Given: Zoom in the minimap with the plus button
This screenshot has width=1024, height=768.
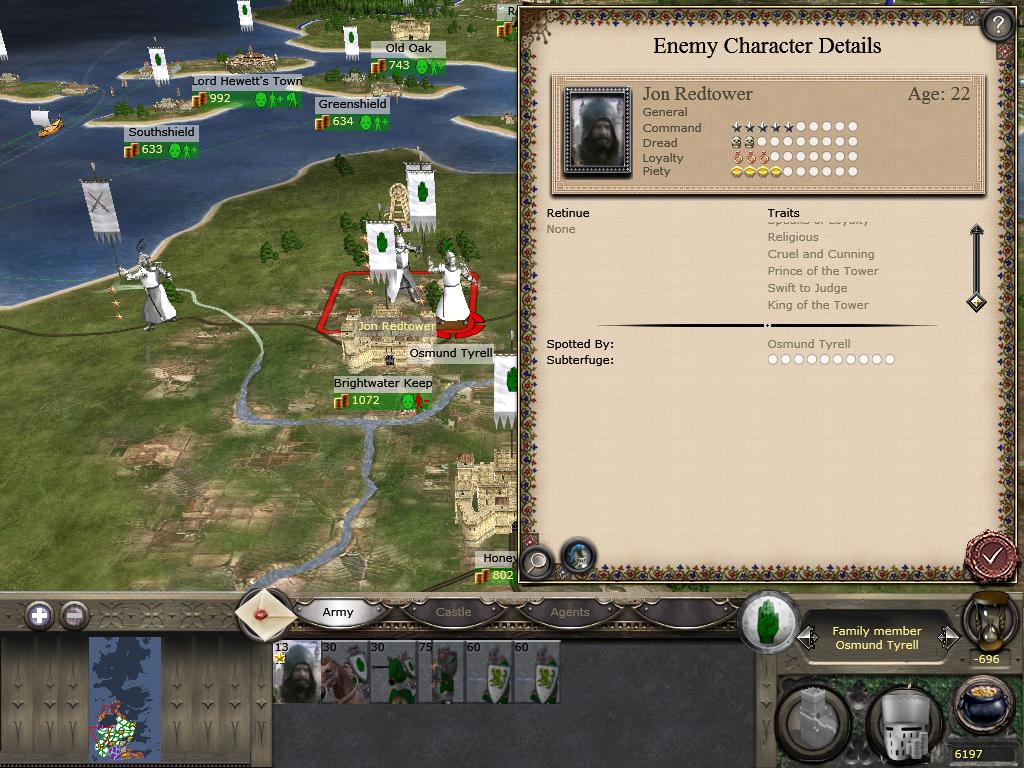Looking at the screenshot, I should click(x=39, y=615).
